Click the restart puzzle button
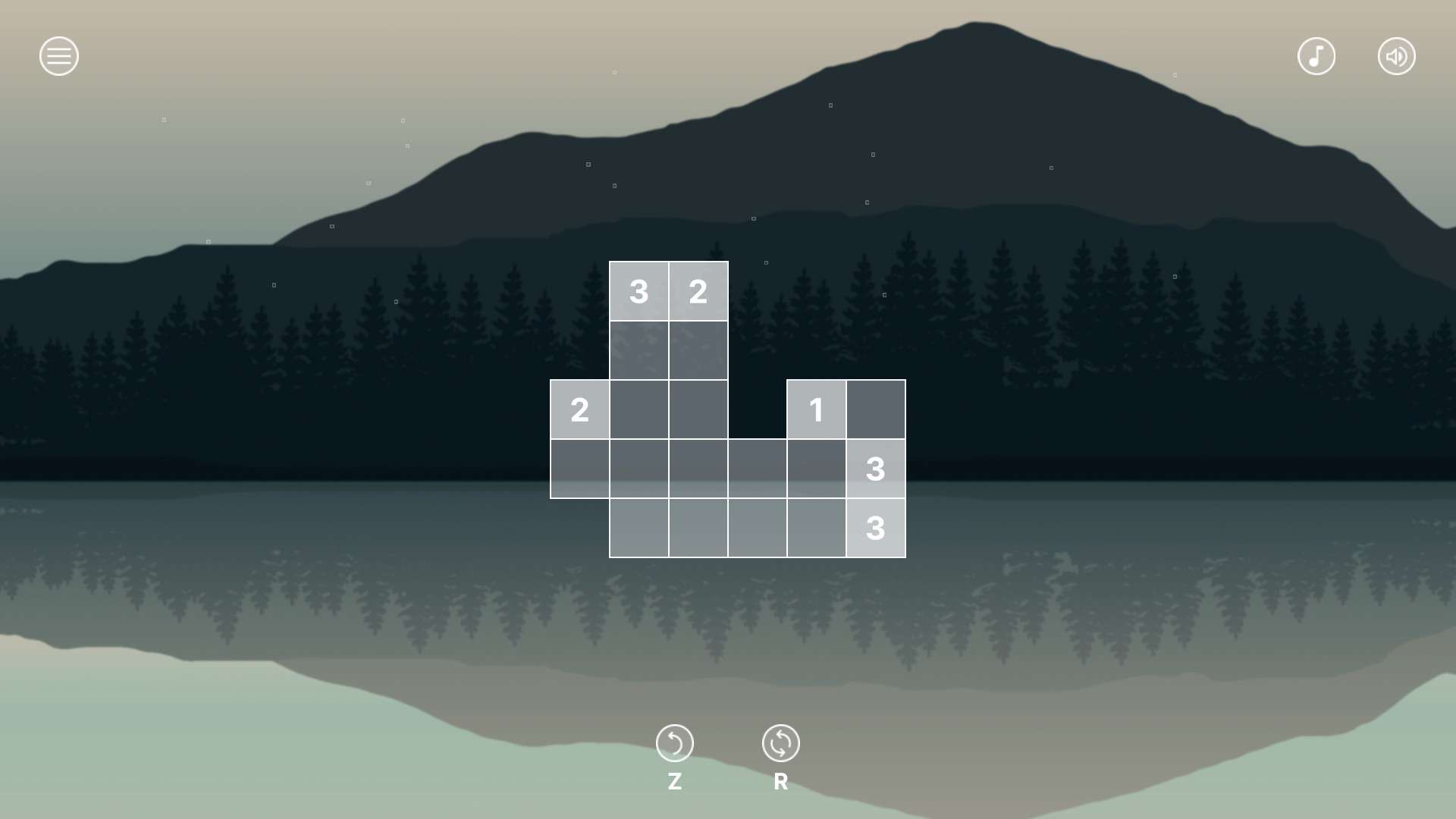1456x819 pixels. coord(780,743)
